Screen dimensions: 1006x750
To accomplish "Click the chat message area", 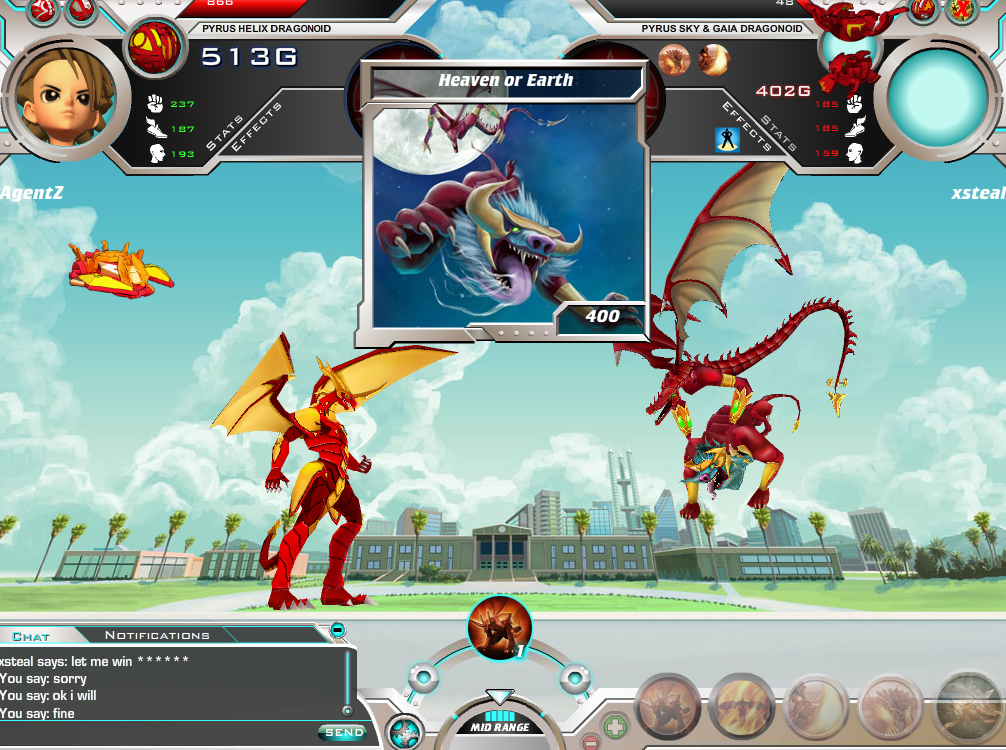I will pos(170,686).
